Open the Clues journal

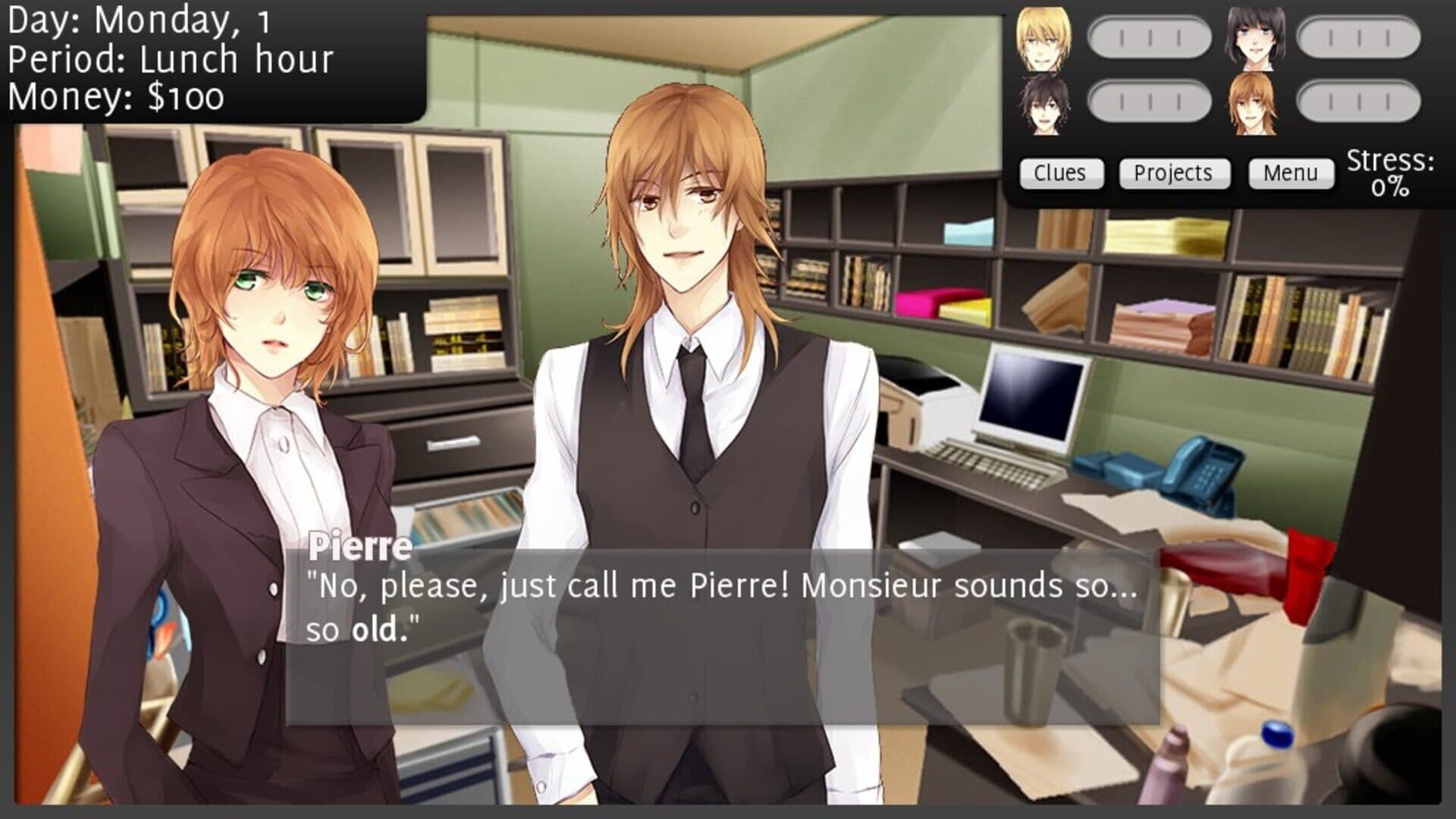[x=1060, y=173]
